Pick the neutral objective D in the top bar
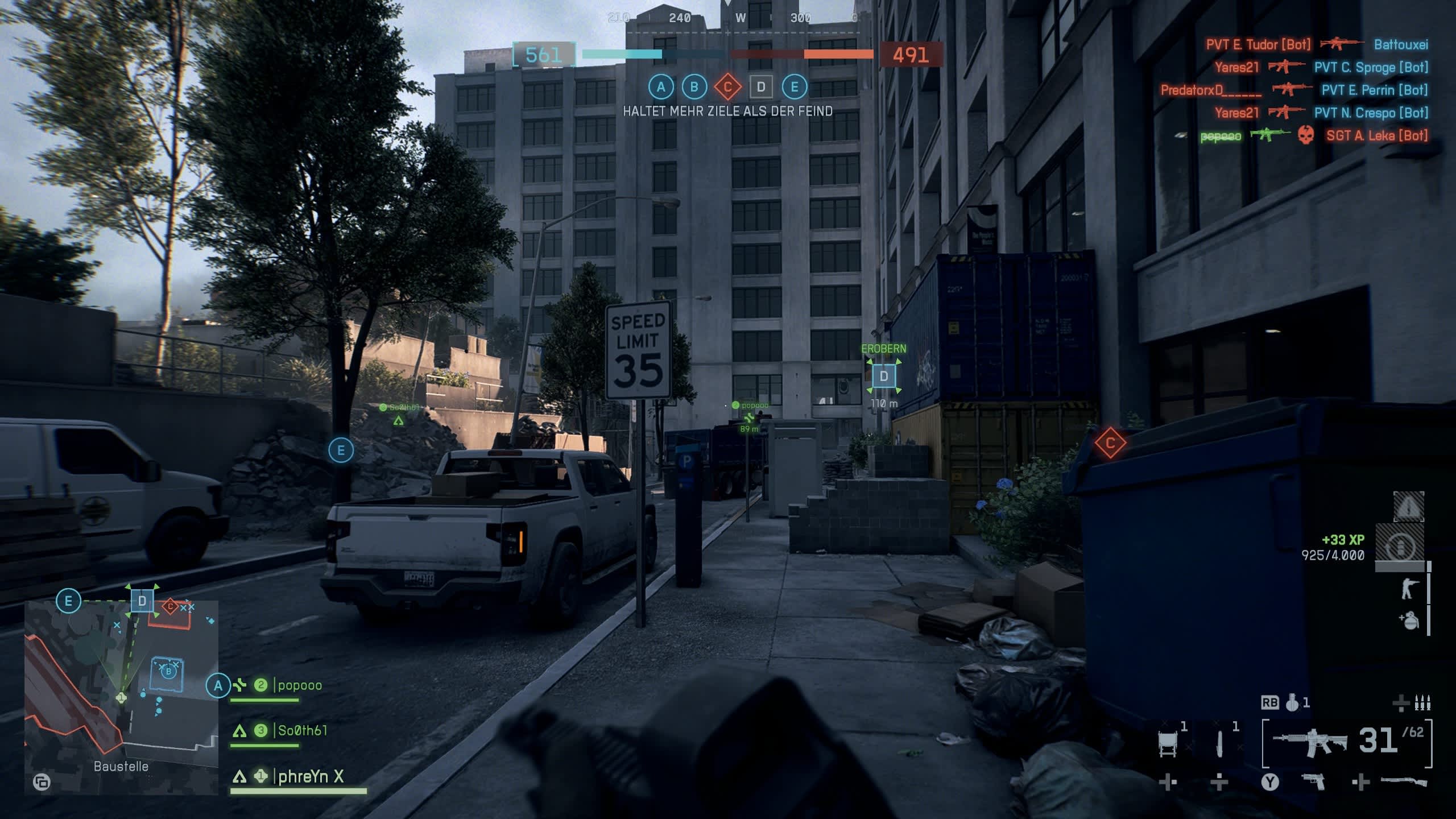 pos(761,87)
